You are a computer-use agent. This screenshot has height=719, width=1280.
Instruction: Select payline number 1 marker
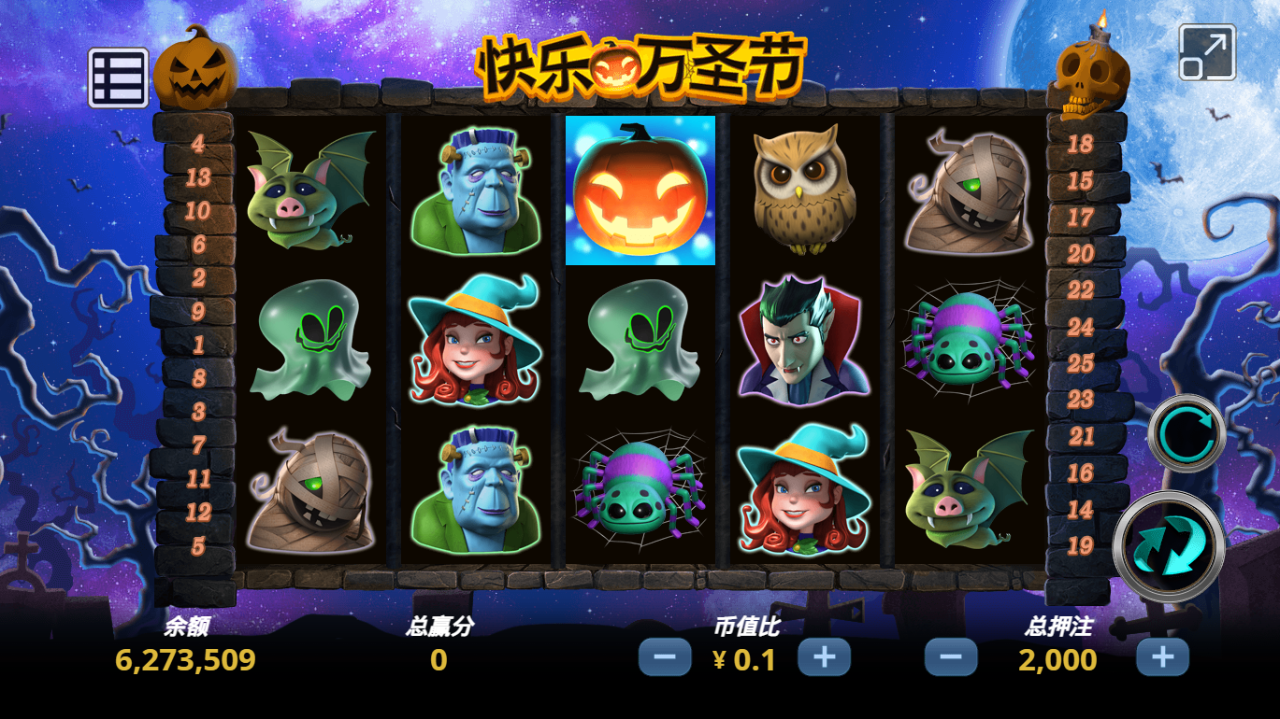click(198, 345)
